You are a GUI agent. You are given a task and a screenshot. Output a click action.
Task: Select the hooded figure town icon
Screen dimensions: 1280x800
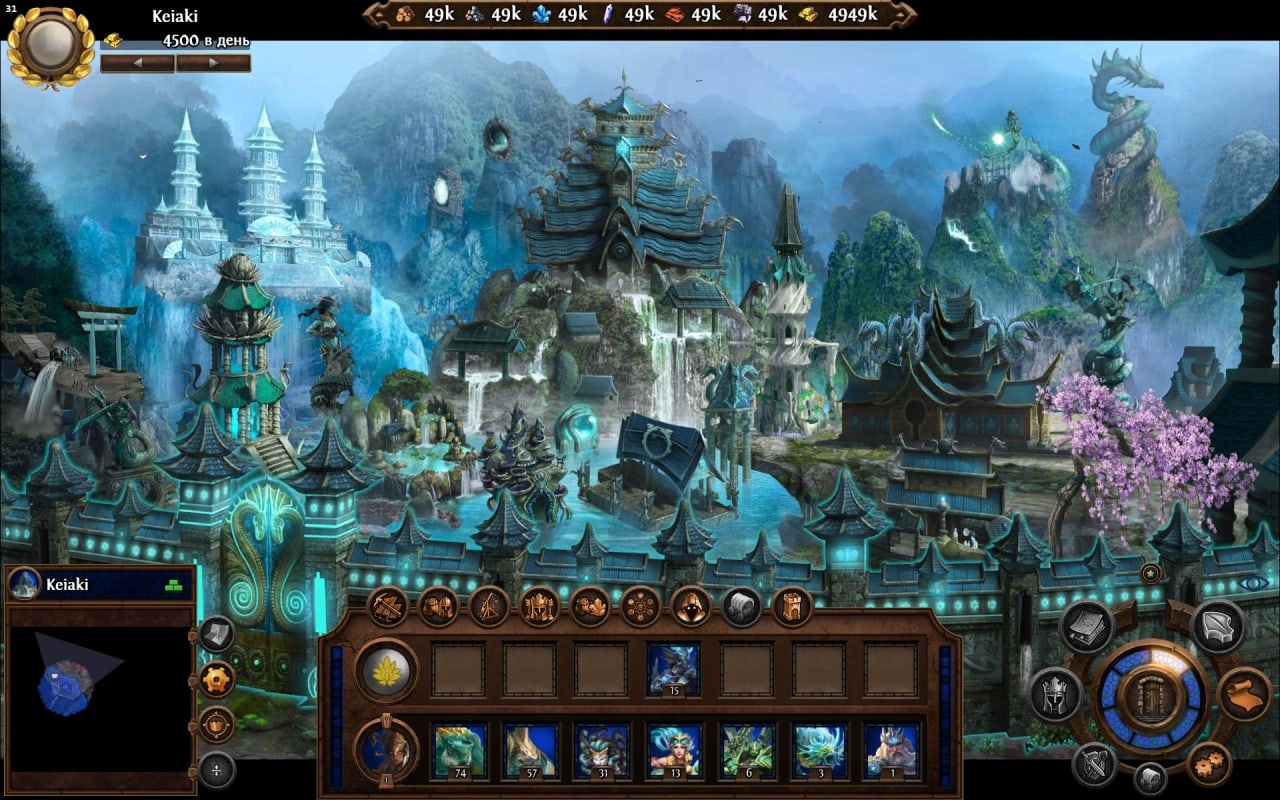pyautogui.click(x=690, y=606)
